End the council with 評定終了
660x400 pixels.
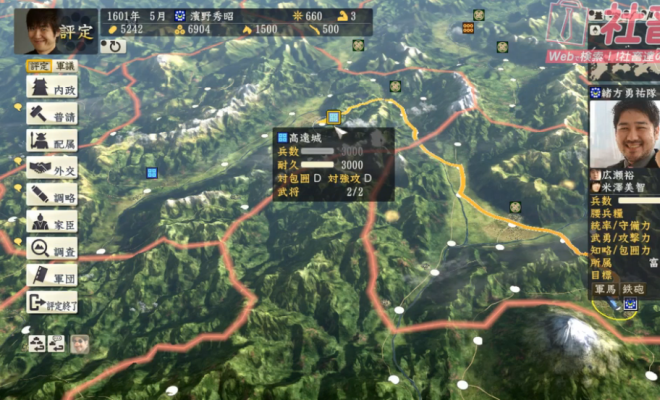point(52,304)
